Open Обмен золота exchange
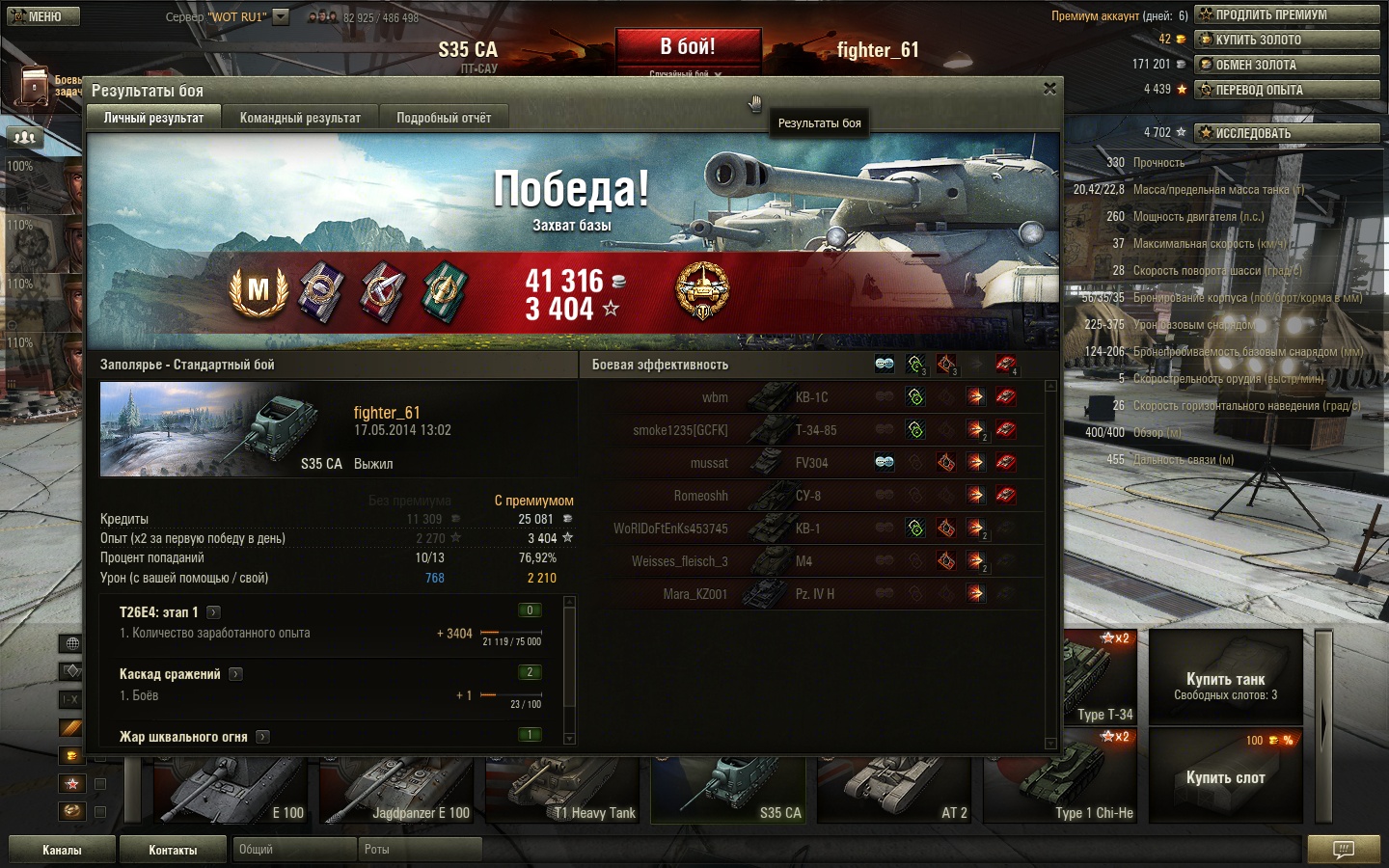The height and width of the screenshot is (868, 1389). [1287, 65]
